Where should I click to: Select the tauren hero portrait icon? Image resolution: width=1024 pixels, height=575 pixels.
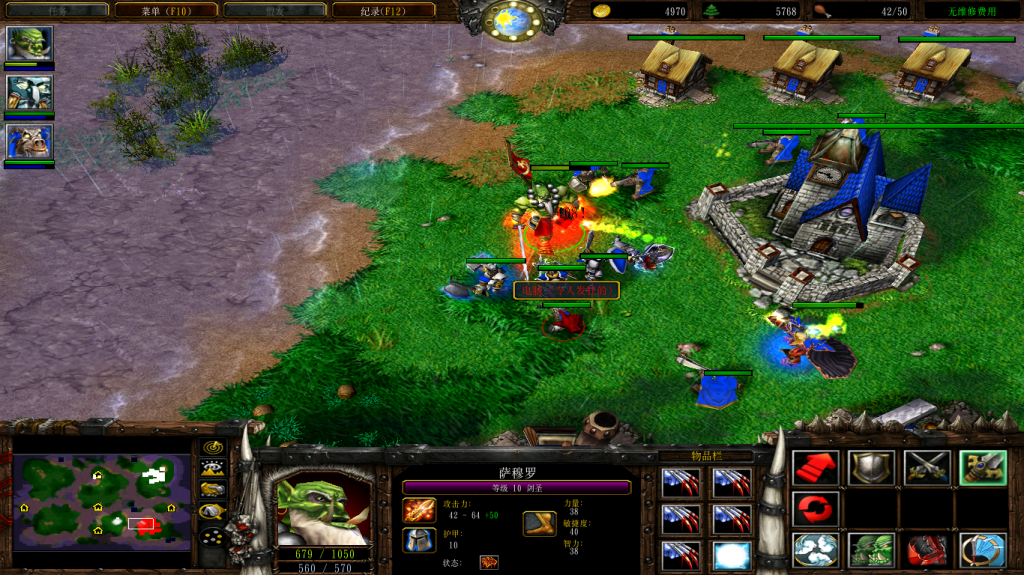29,142
